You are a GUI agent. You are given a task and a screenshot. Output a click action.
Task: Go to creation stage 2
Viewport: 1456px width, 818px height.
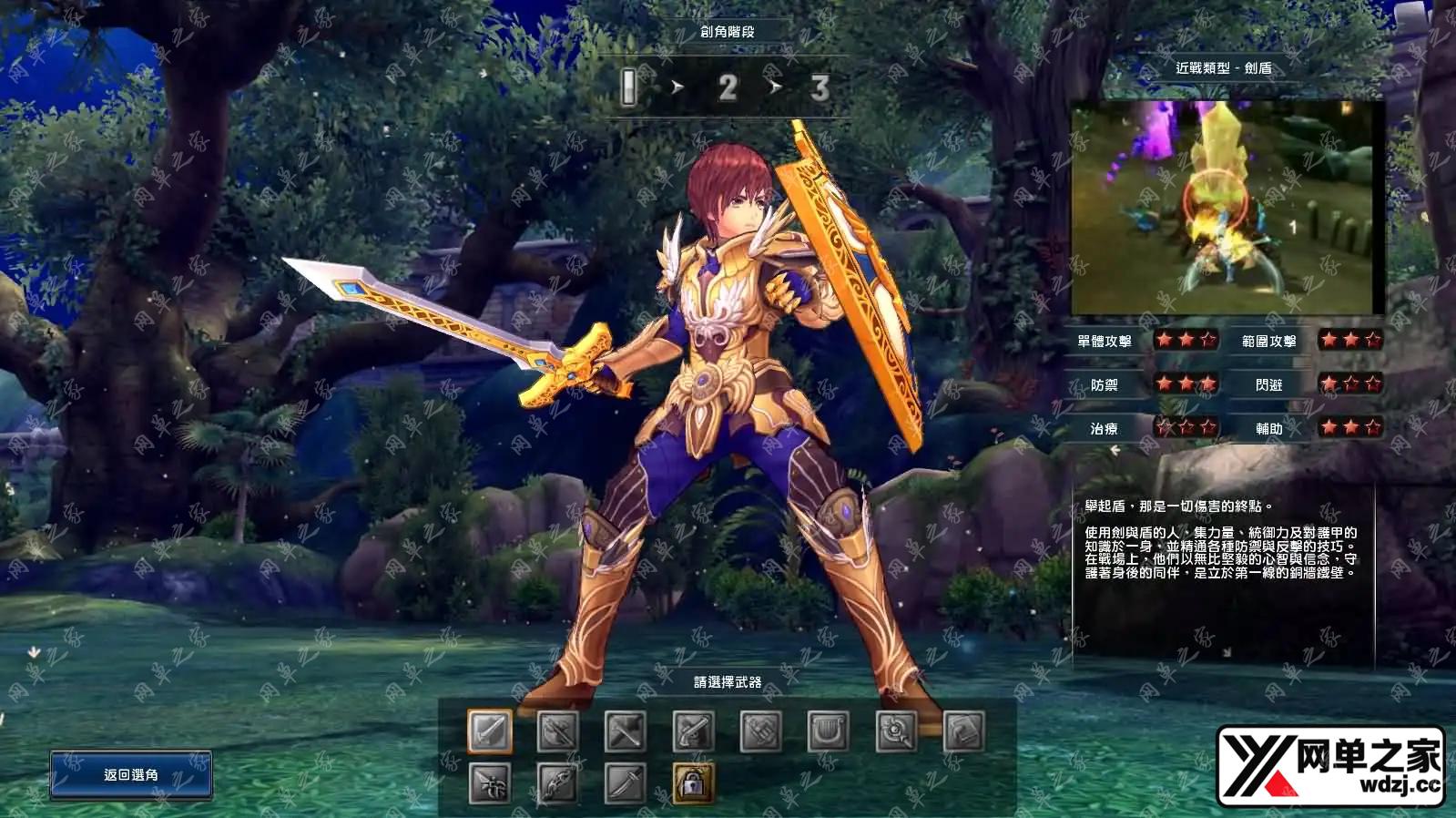point(727,88)
